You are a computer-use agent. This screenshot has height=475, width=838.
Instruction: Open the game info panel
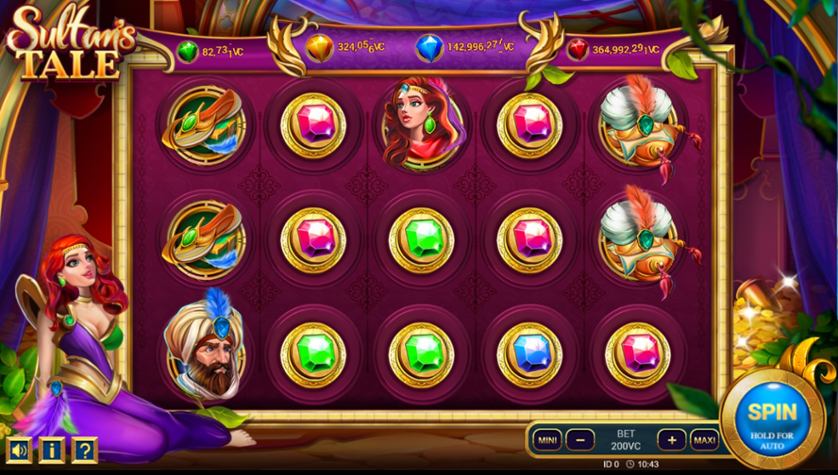tap(52, 450)
